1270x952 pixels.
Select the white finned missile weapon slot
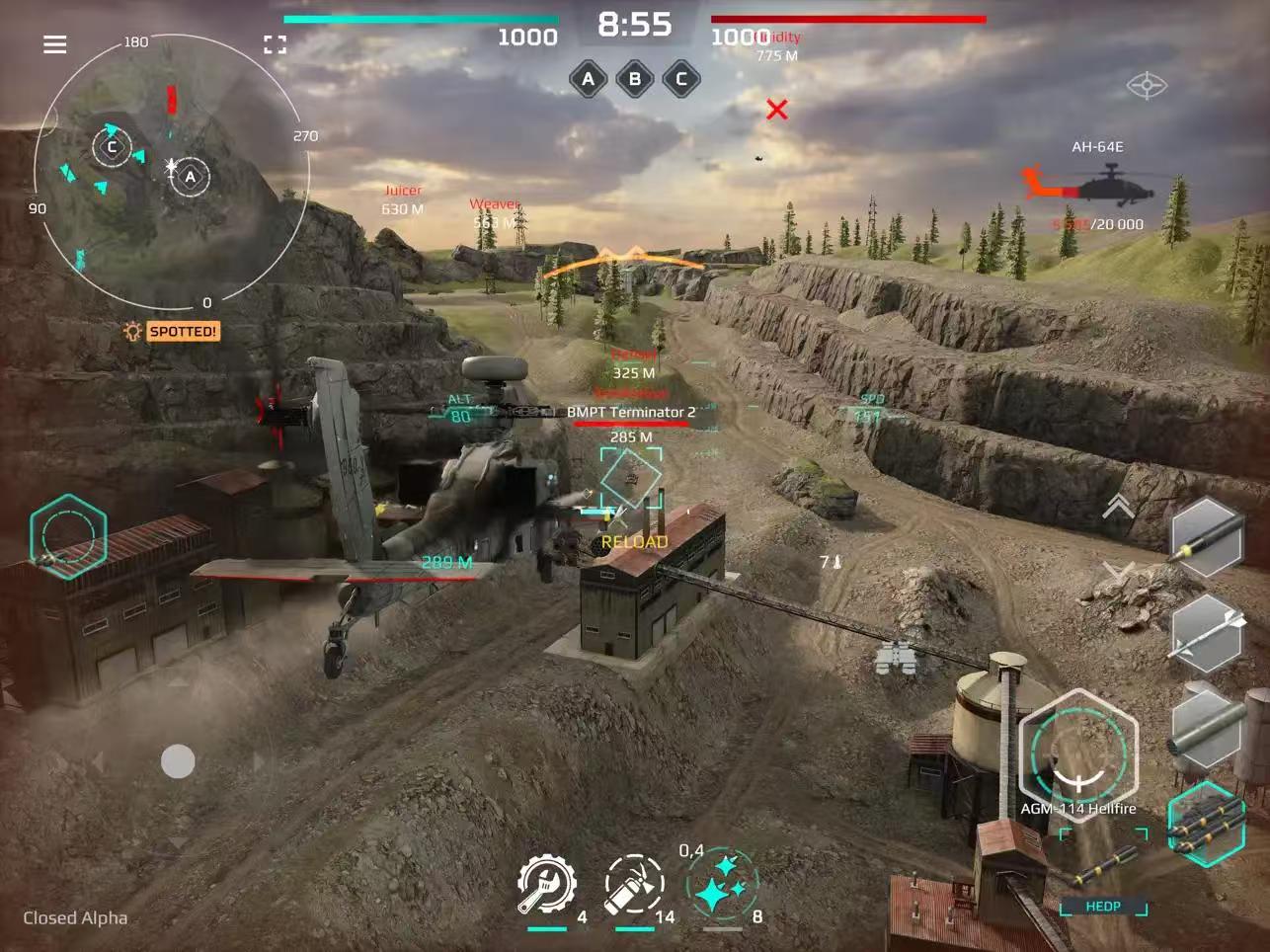[1207, 634]
